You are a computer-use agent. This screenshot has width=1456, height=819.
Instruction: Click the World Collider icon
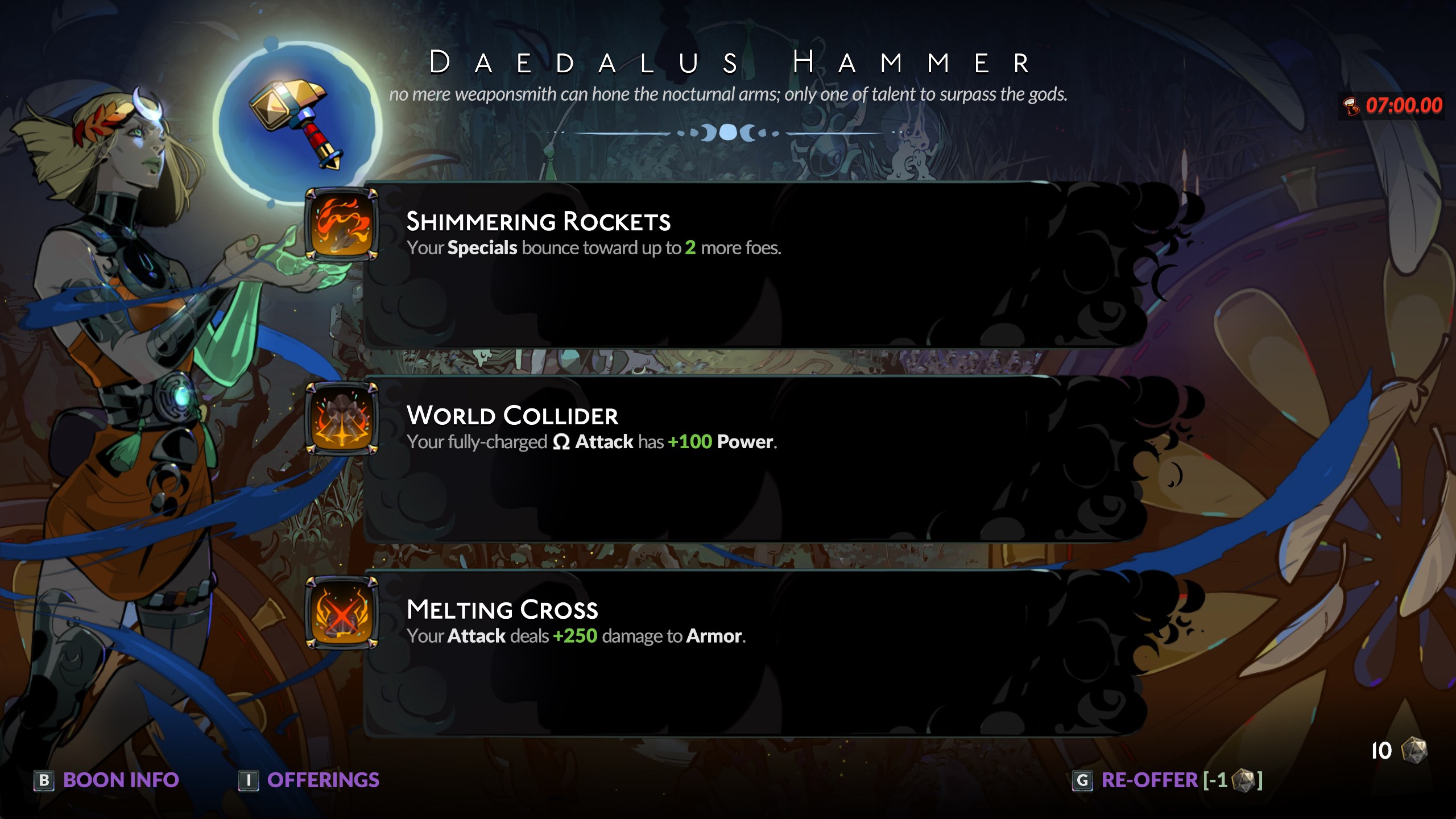(342, 419)
